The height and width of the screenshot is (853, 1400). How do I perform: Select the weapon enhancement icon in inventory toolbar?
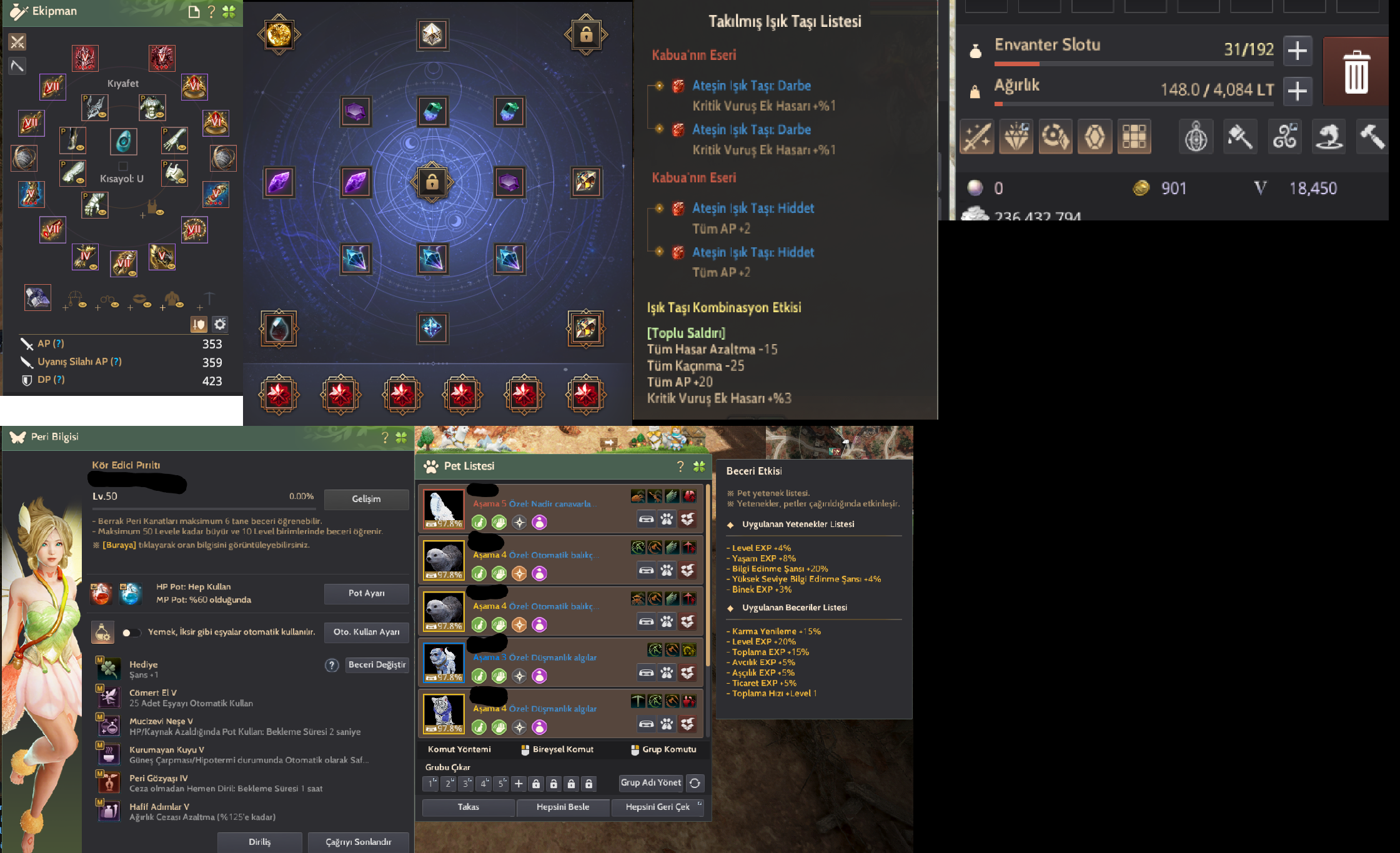click(976, 136)
